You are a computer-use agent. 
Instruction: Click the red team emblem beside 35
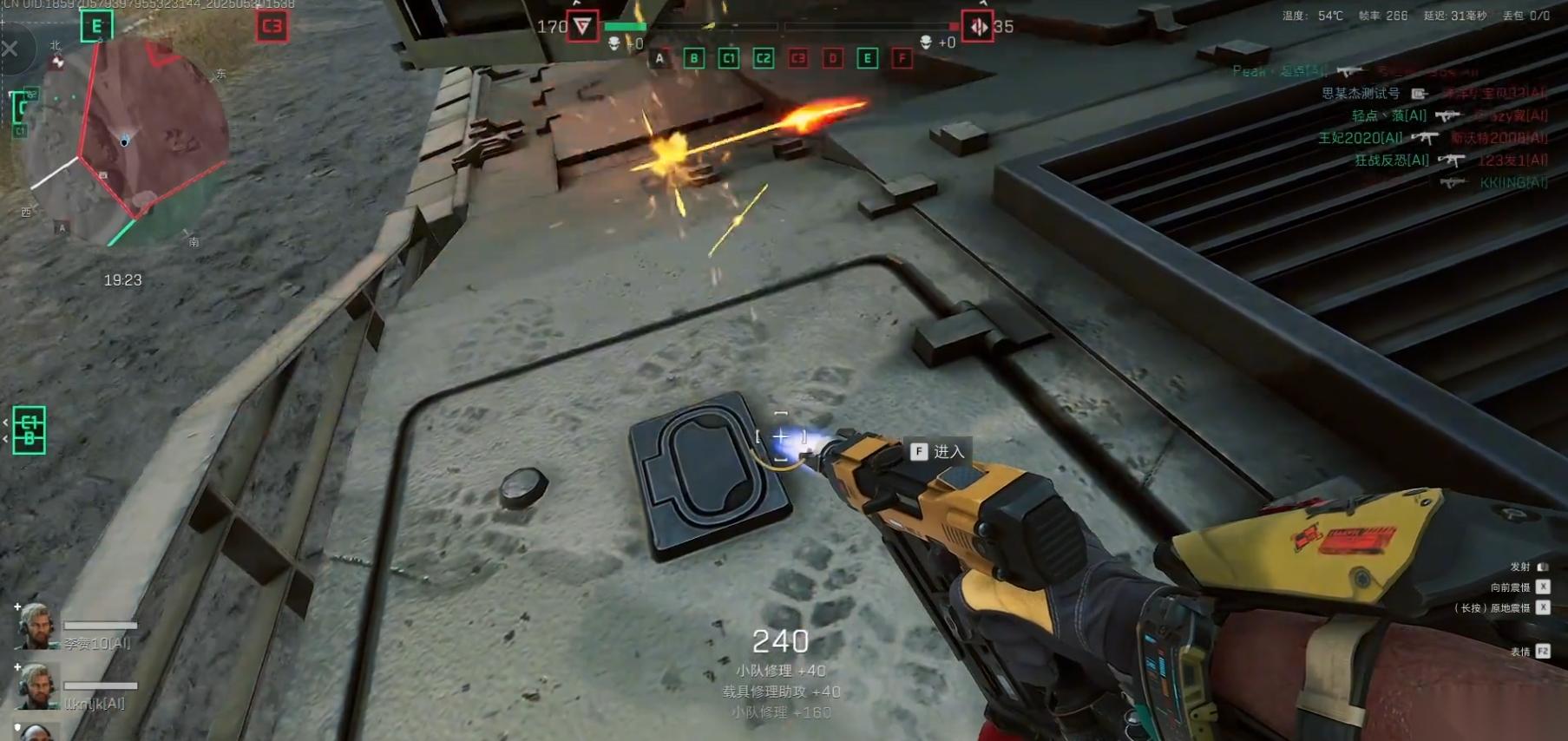click(x=978, y=27)
